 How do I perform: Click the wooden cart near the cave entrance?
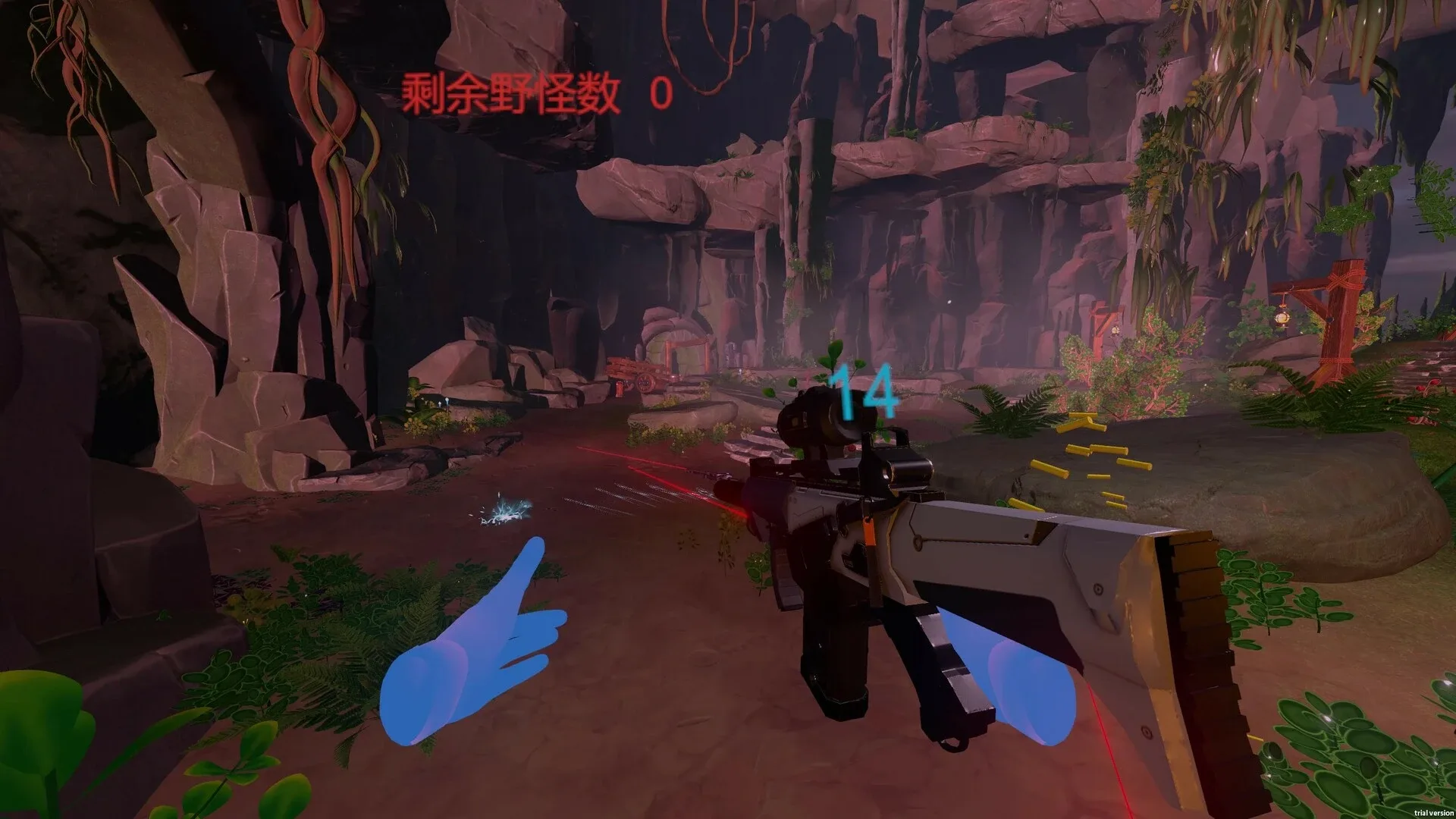pyautogui.click(x=646, y=377)
